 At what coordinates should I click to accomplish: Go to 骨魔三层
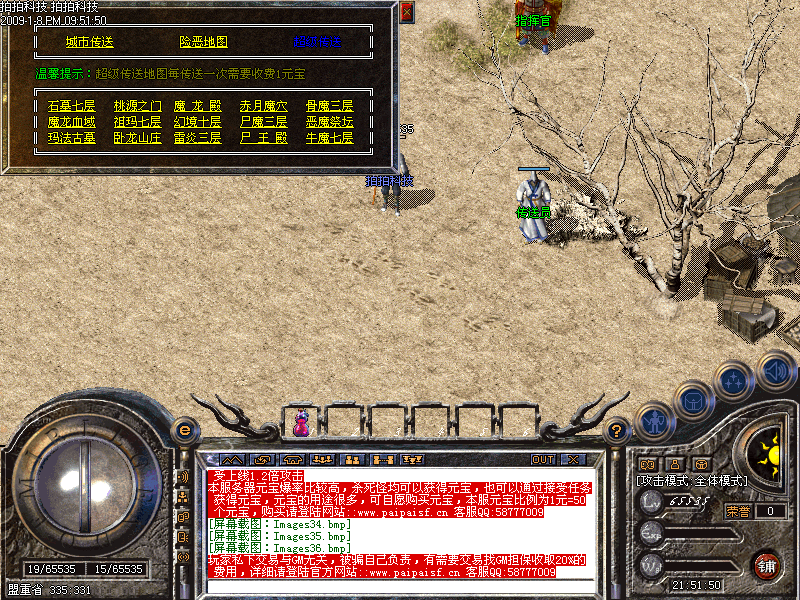(329, 106)
